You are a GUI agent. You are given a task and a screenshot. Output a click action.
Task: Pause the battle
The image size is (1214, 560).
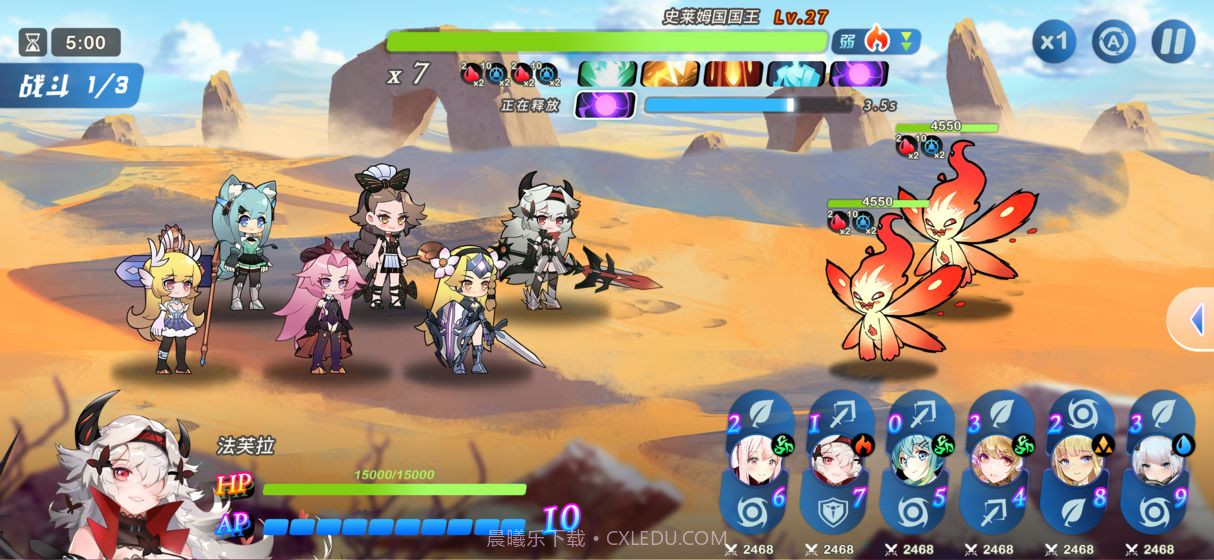pyautogui.click(x=1173, y=42)
